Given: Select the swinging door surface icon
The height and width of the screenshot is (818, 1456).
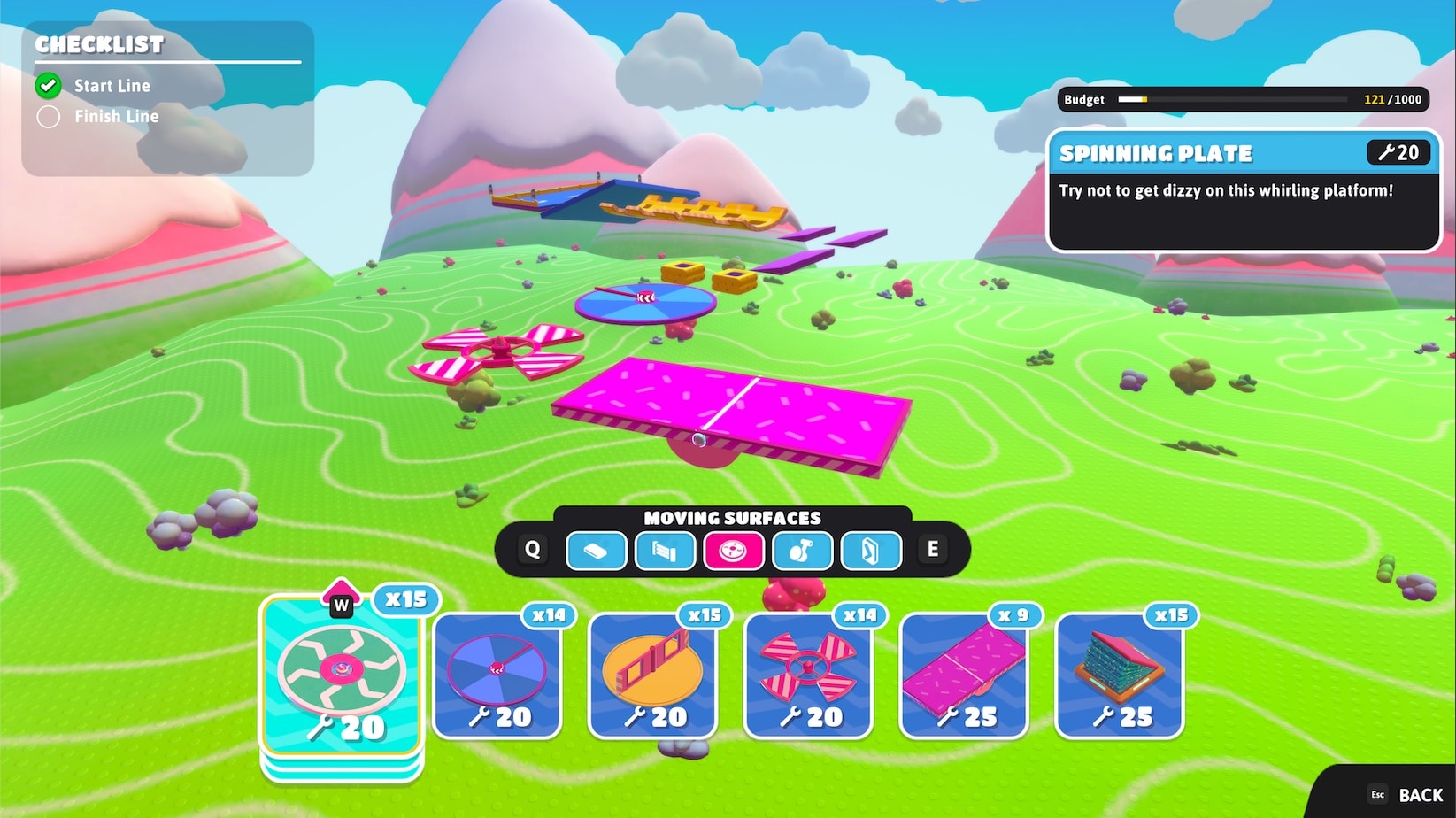Looking at the screenshot, I should click(x=871, y=551).
